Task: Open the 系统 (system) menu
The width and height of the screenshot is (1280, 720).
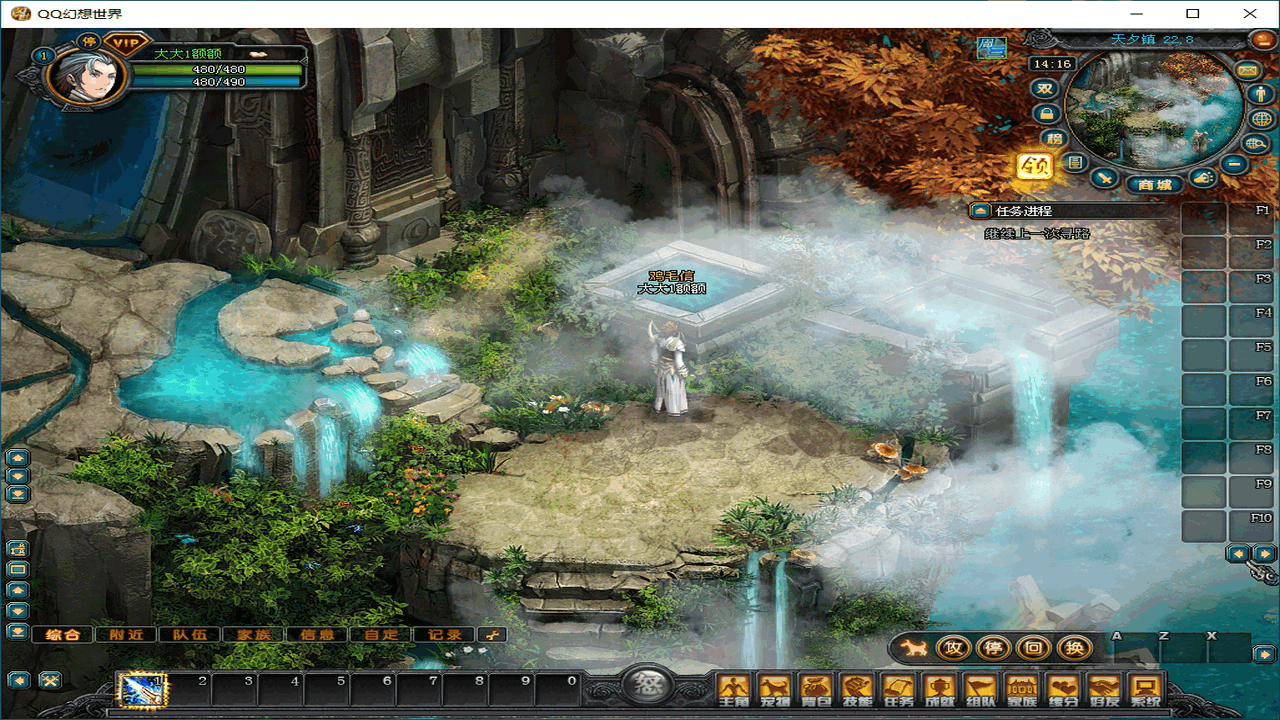Action: [1145, 688]
